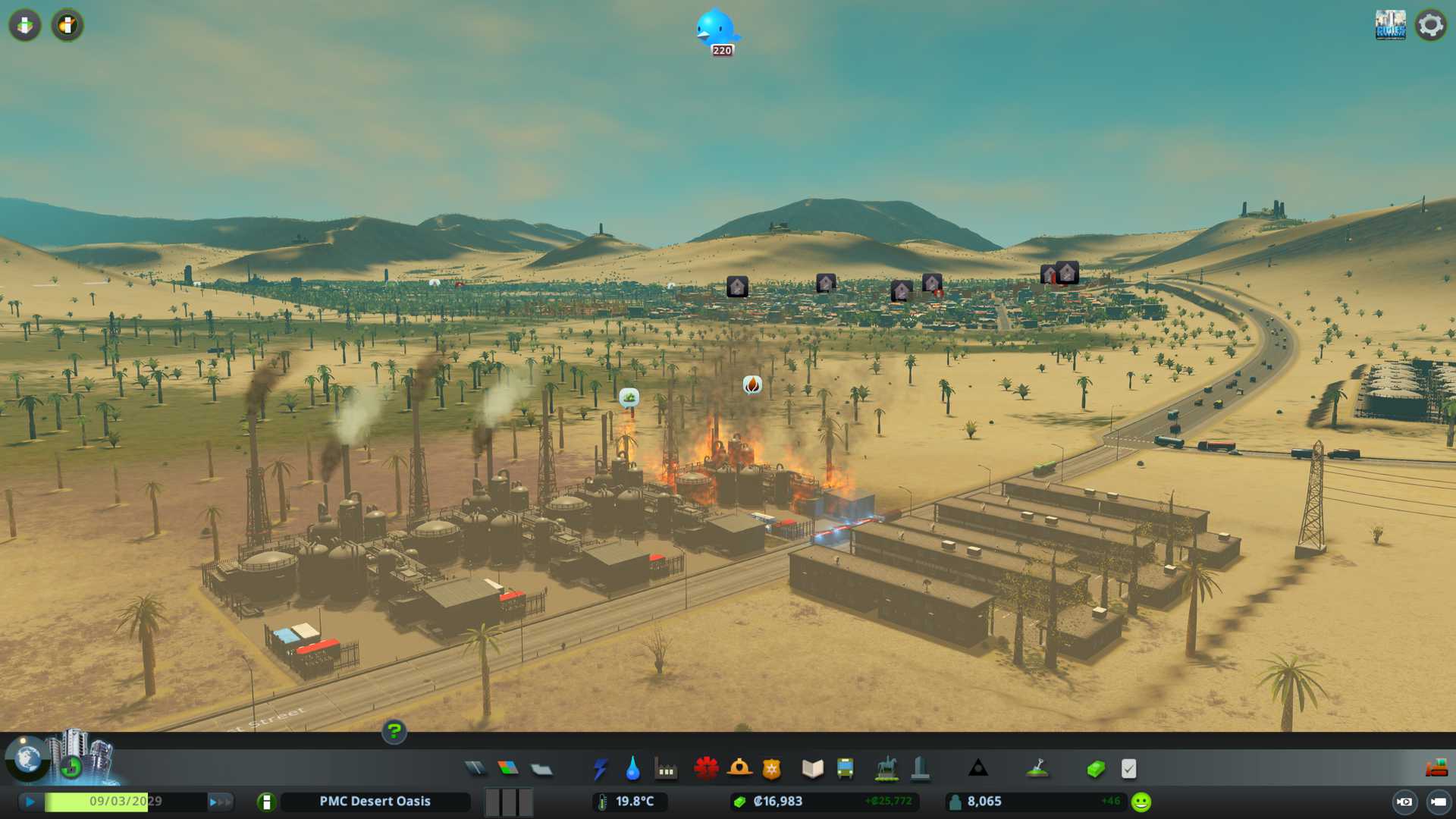The height and width of the screenshot is (819, 1456).
Task: Open the settings gear menu
Action: [x=1431, y=25]
